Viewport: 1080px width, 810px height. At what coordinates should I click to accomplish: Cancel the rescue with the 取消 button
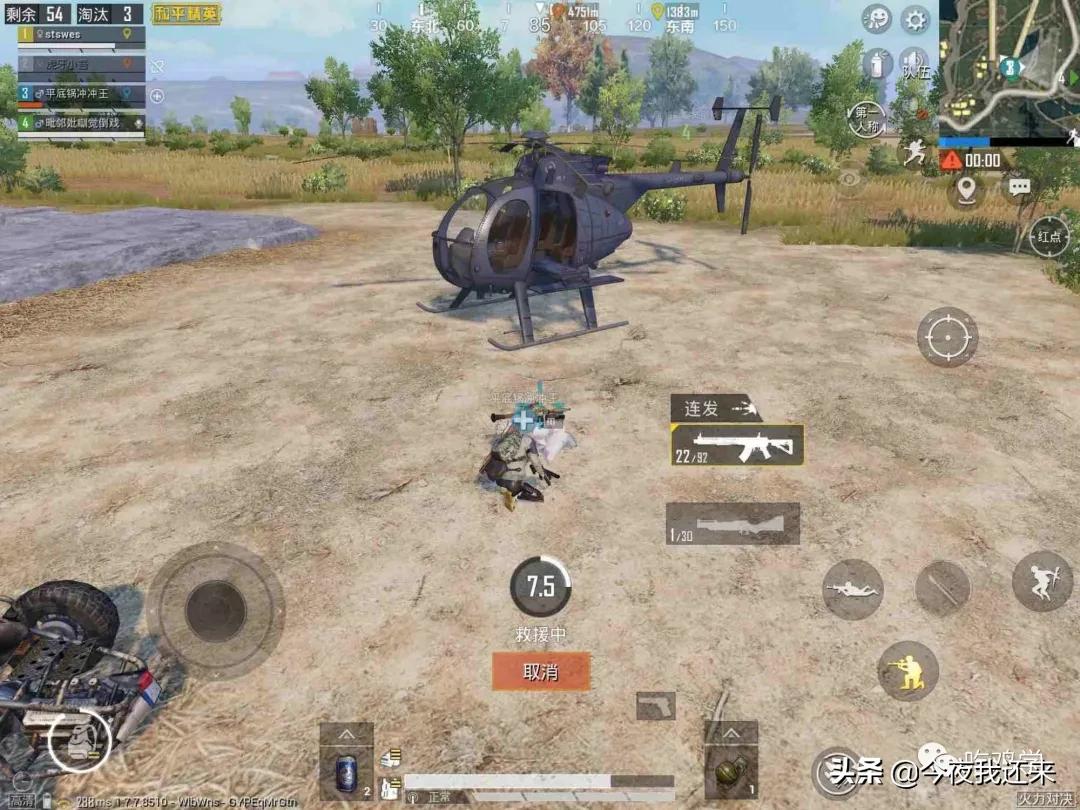point(540,671)
